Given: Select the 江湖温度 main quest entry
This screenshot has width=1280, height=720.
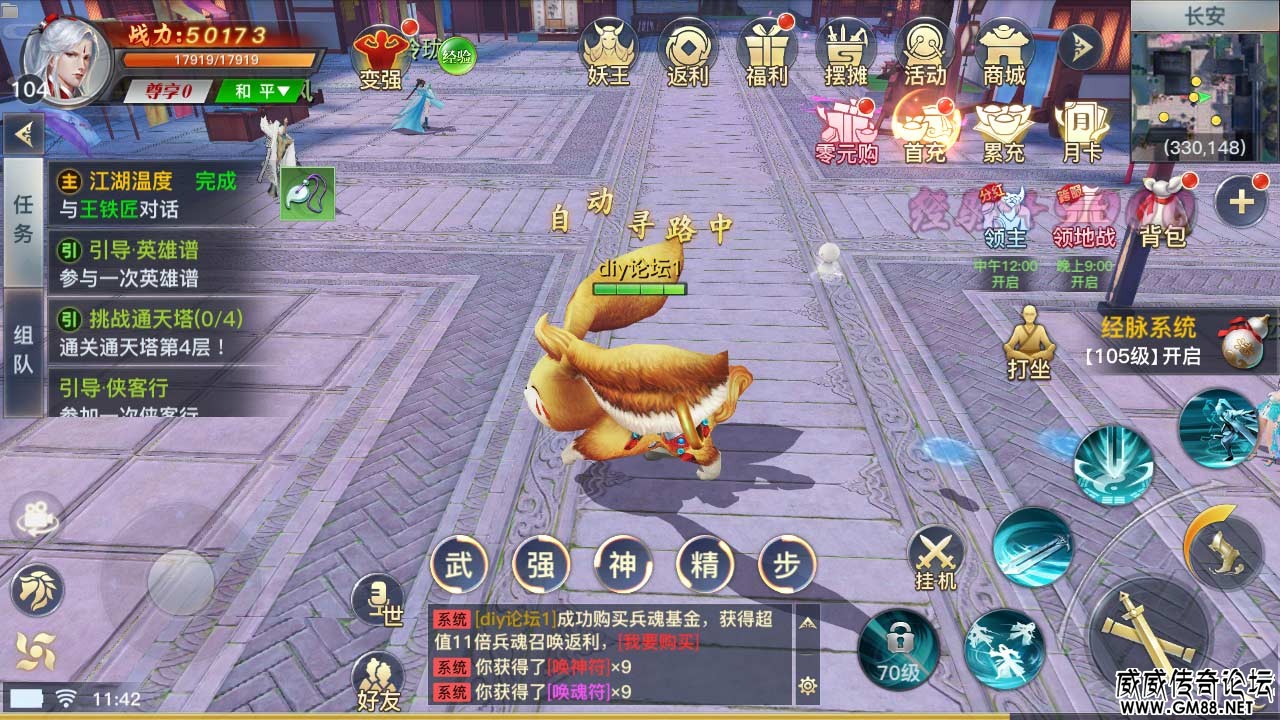Looking at the screenshot, I should click(150, 194).
